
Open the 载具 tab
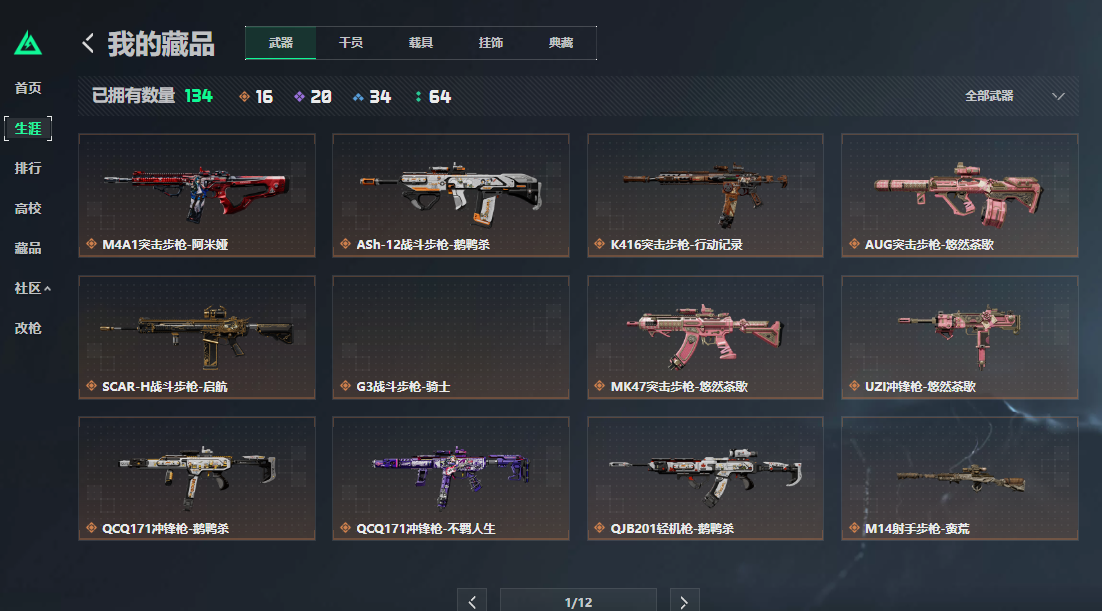[421, 43]
